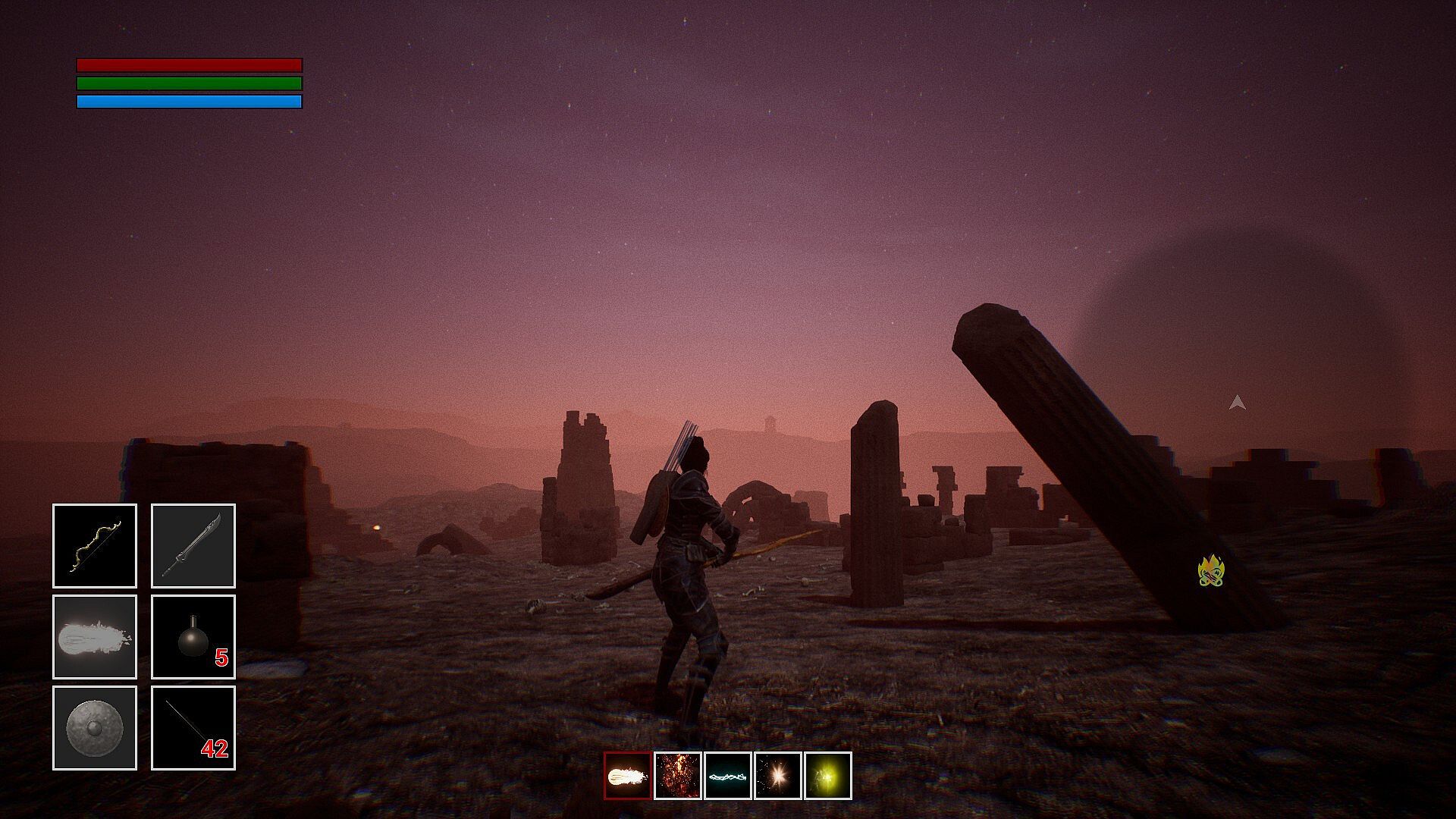The height and width of the screenshot is (819, 1456).
Task: Cast the yellow glowing orb spell
Action: coord(828,776)
